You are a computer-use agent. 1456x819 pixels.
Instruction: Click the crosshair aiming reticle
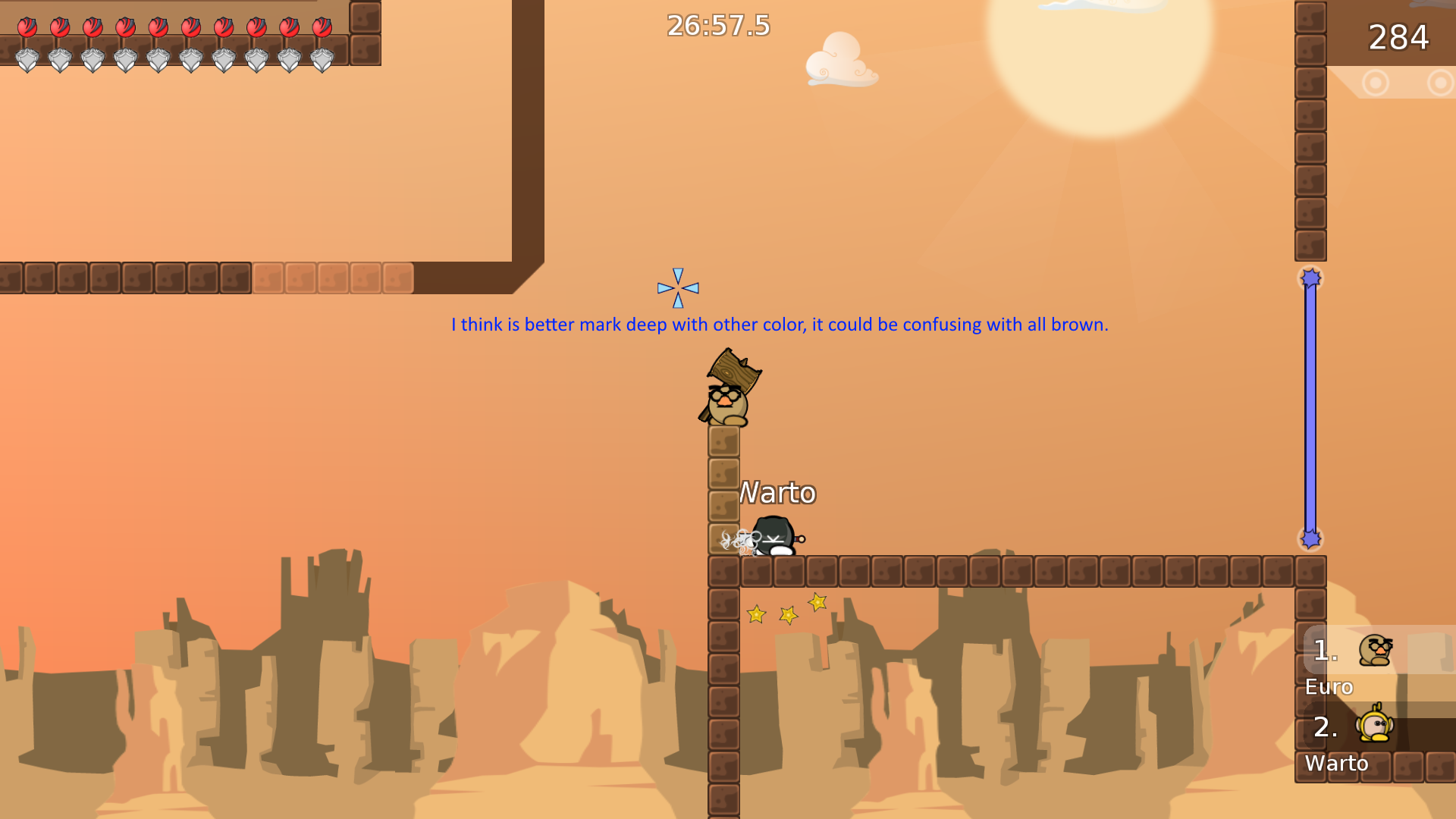click(676, 288)
